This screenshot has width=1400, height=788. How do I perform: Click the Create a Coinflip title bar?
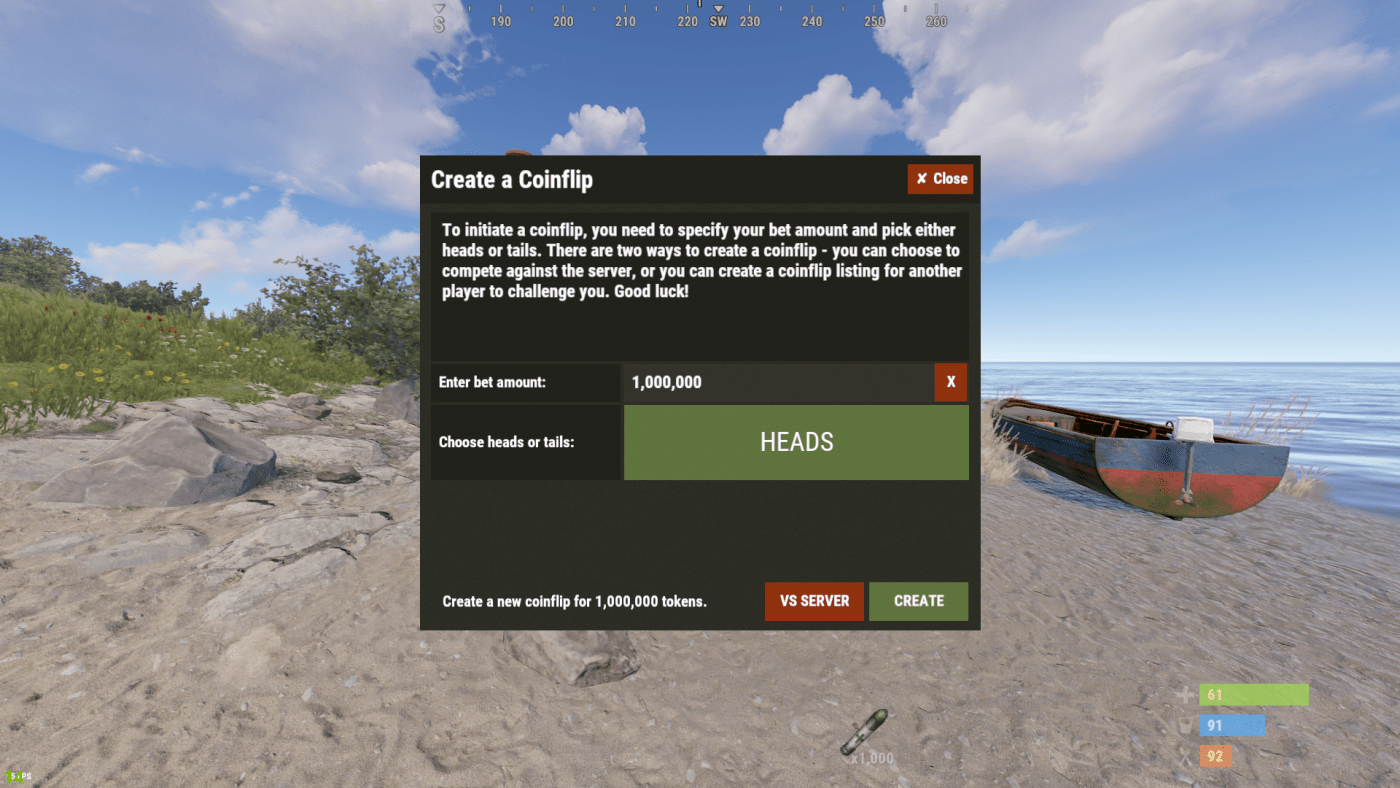pyautogui.click(x=512, y=179)
